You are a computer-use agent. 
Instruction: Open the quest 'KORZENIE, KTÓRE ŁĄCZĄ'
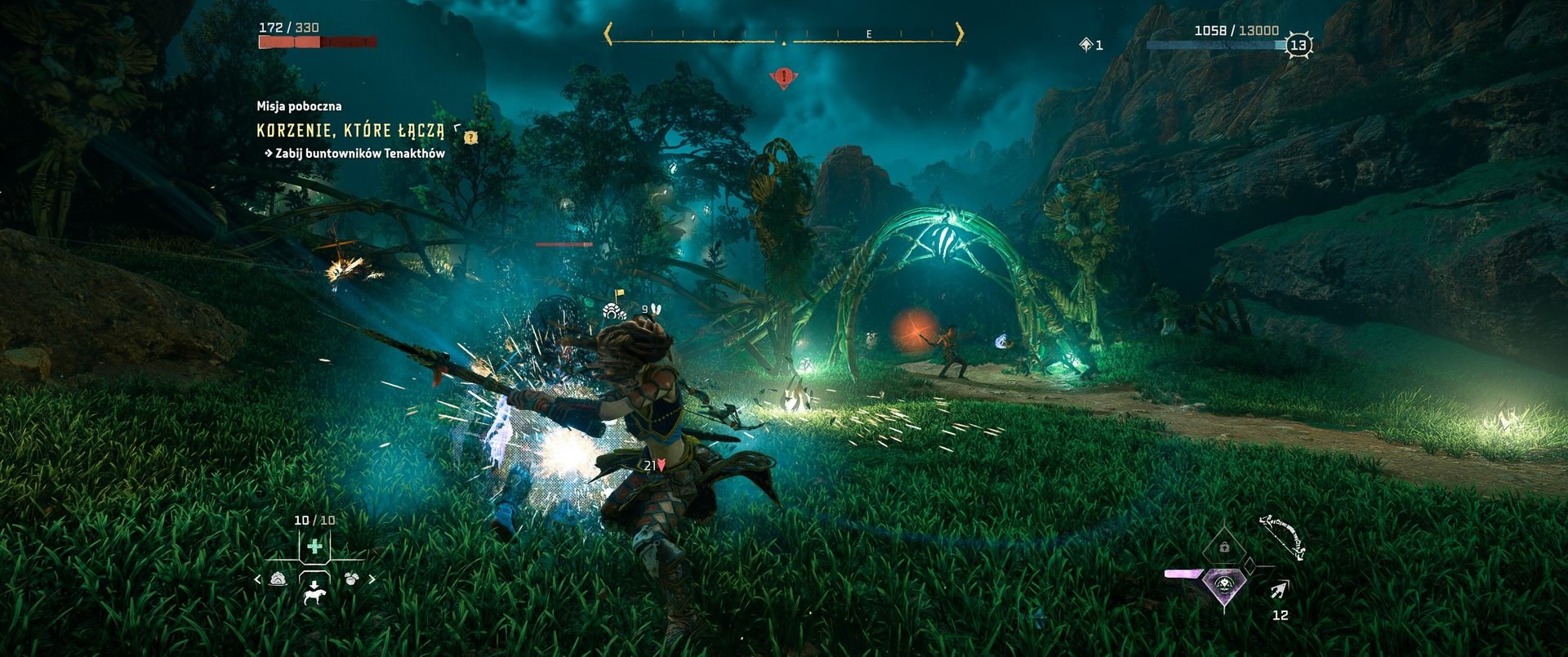pos(350,129)
